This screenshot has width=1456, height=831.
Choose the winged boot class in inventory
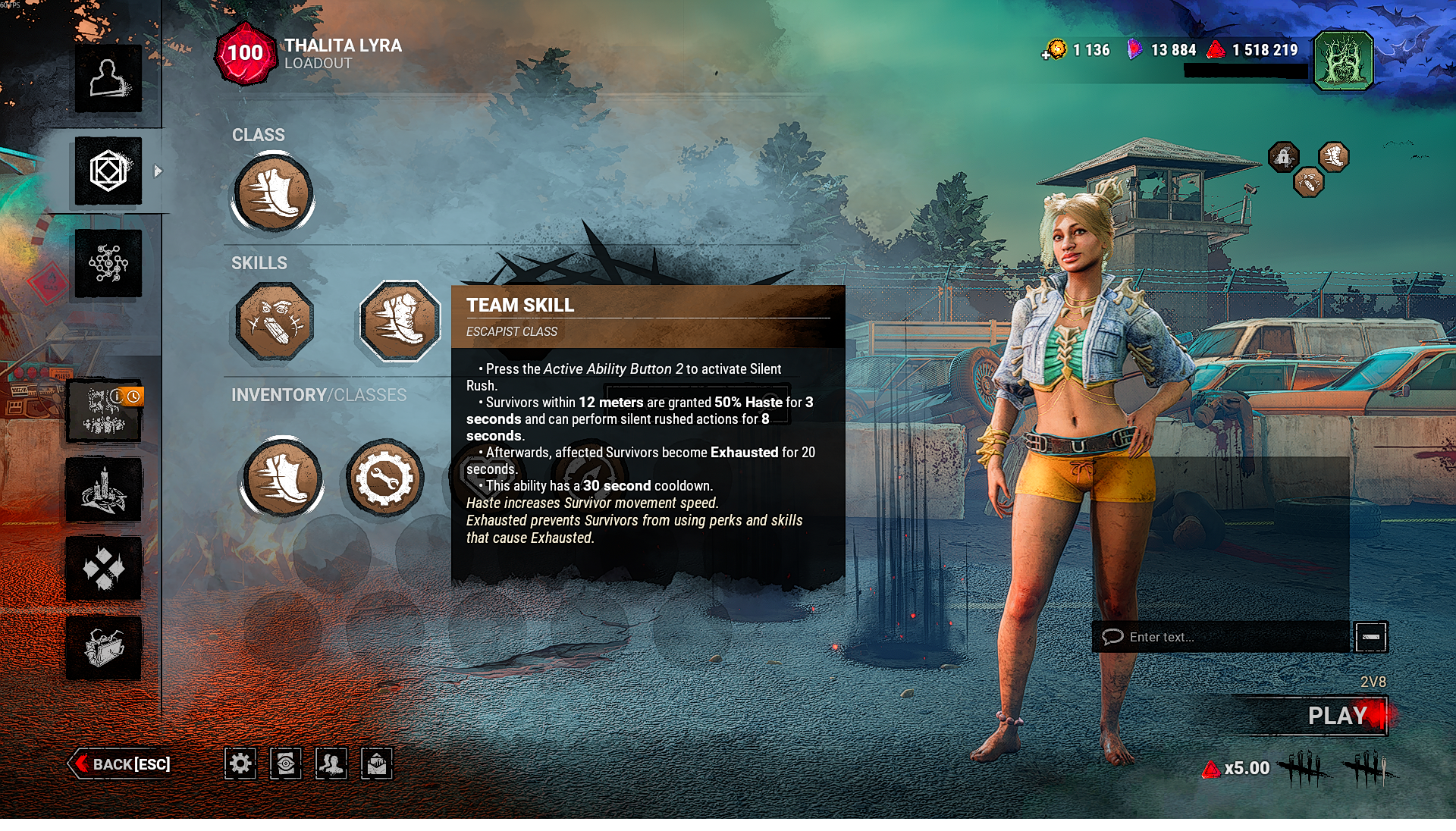click(281, 478)
